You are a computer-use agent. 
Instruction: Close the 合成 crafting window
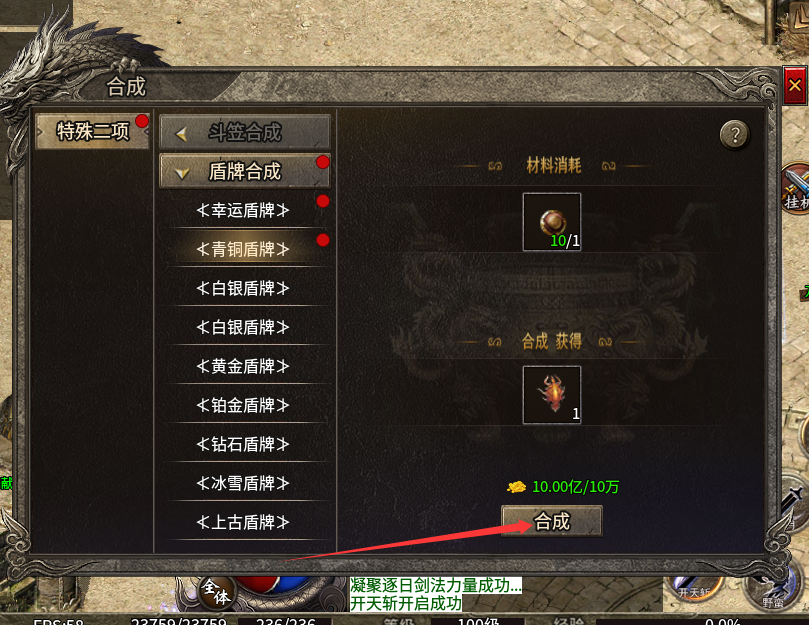[795, 86]
